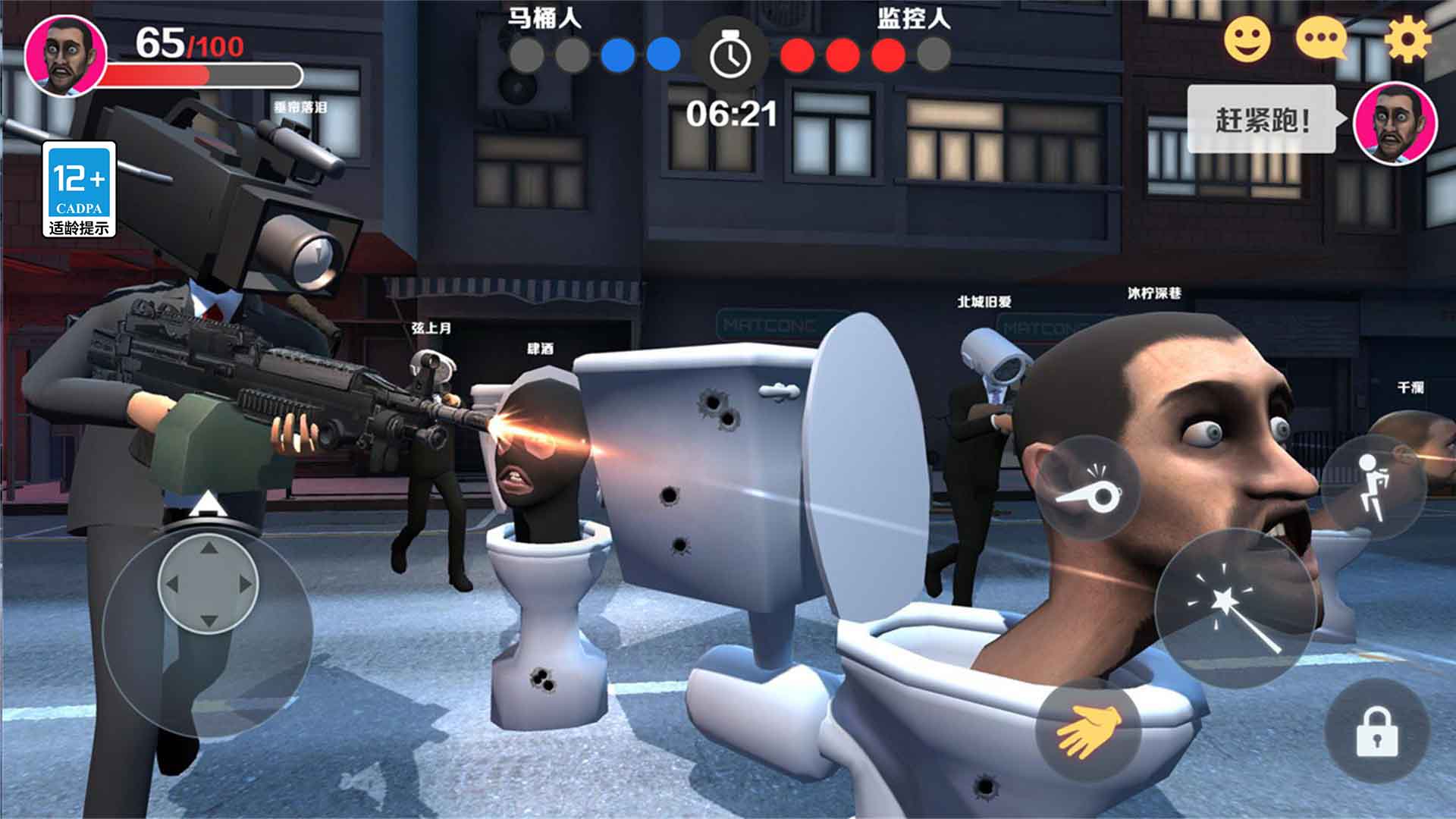Tap the virtual movement joystick
1456x819 pixels.
208,584
